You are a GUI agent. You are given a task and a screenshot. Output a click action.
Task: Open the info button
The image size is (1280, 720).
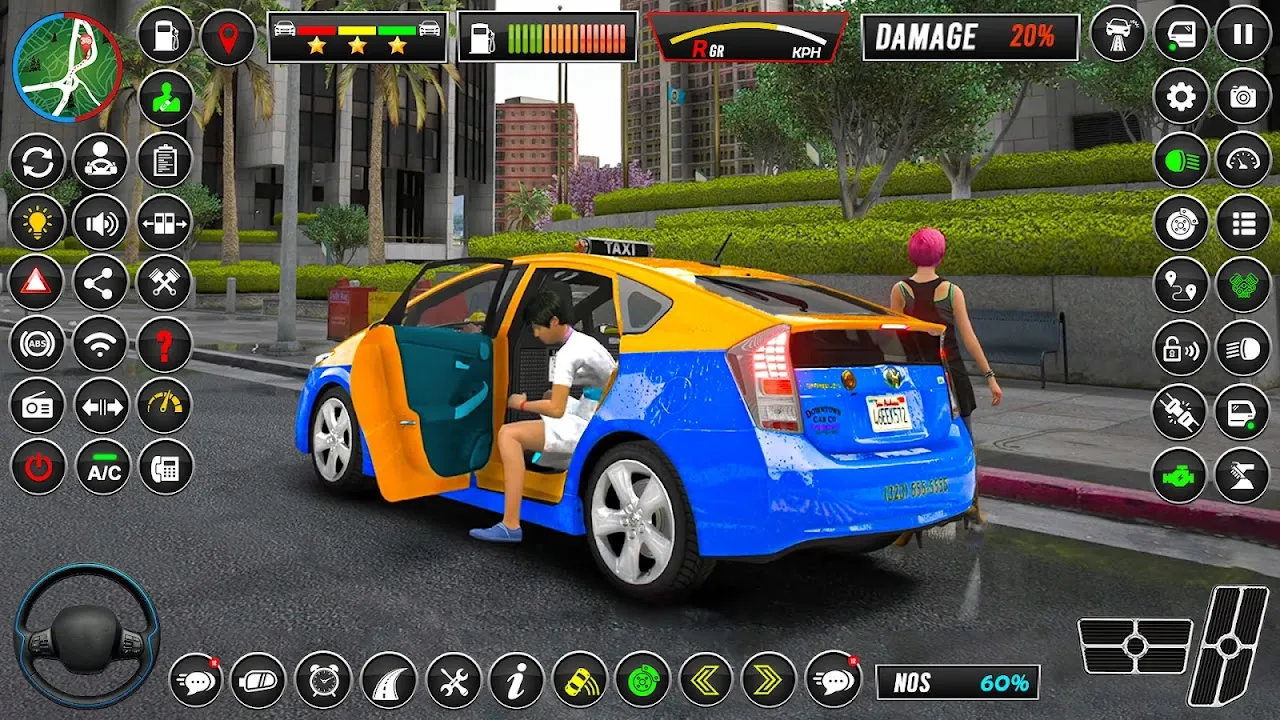517,681
